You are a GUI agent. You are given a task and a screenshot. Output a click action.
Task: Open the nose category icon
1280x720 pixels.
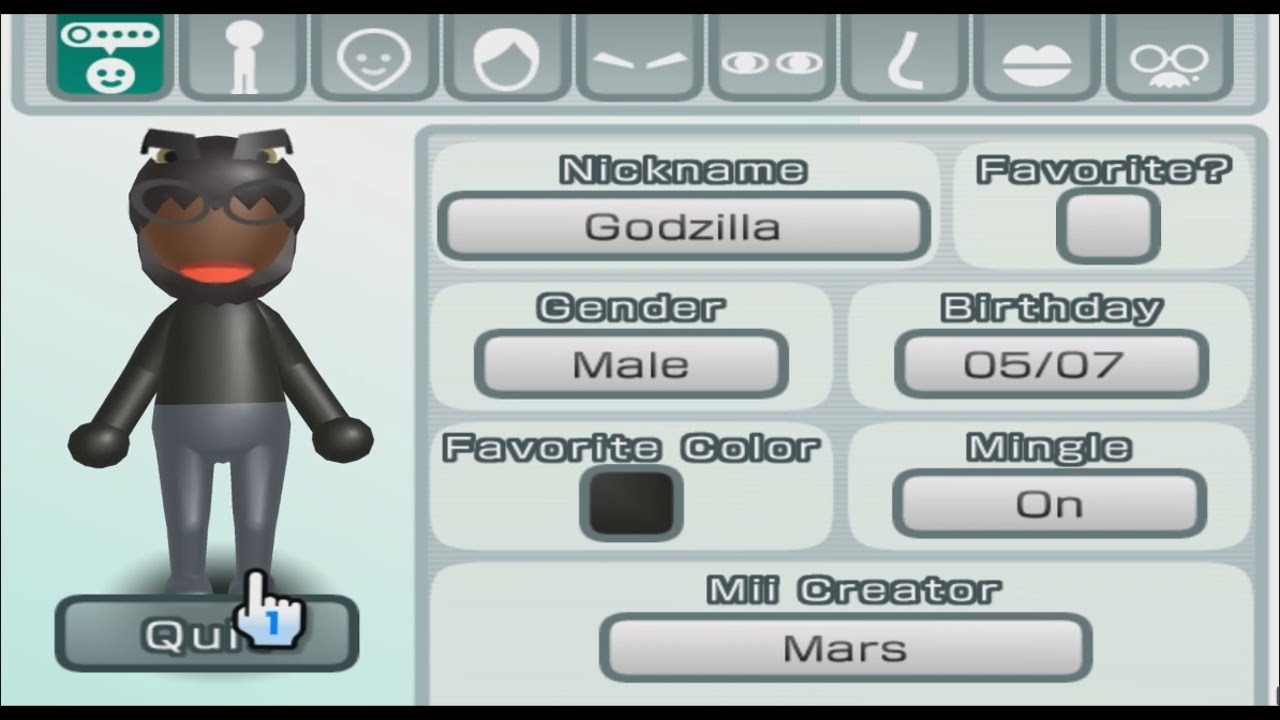[903, 57]
